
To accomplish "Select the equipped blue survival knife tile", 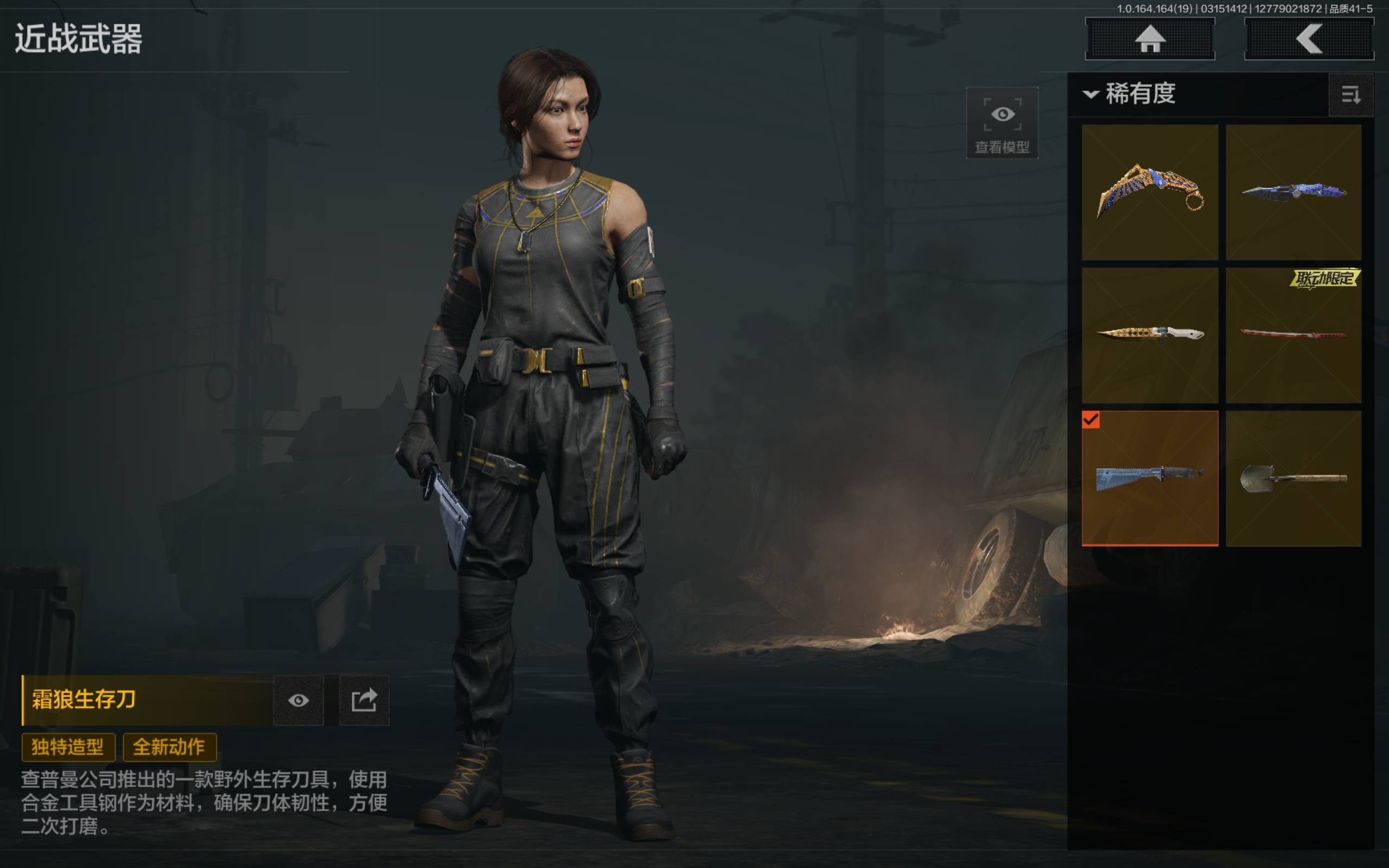I will coord(1149,477).
